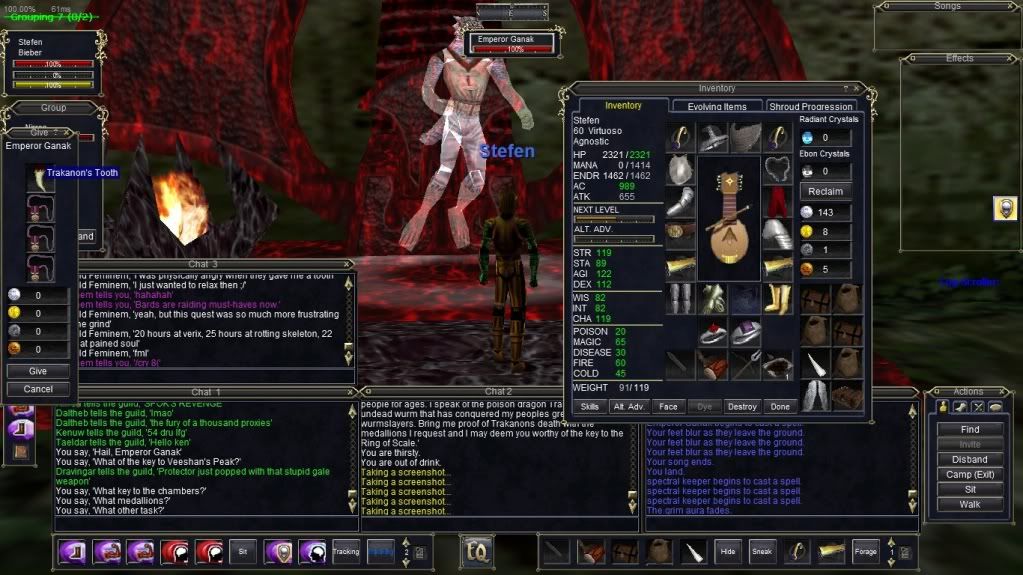Choose Camp (Exit) to log out
1023x575 pixels.
(x=970, y=474)
